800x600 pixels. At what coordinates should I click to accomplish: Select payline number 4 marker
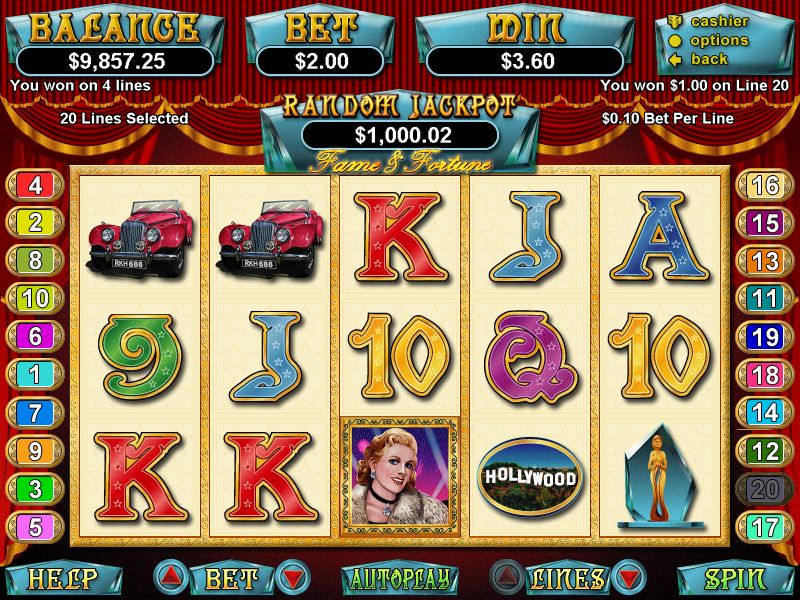(x=35, y=185)
